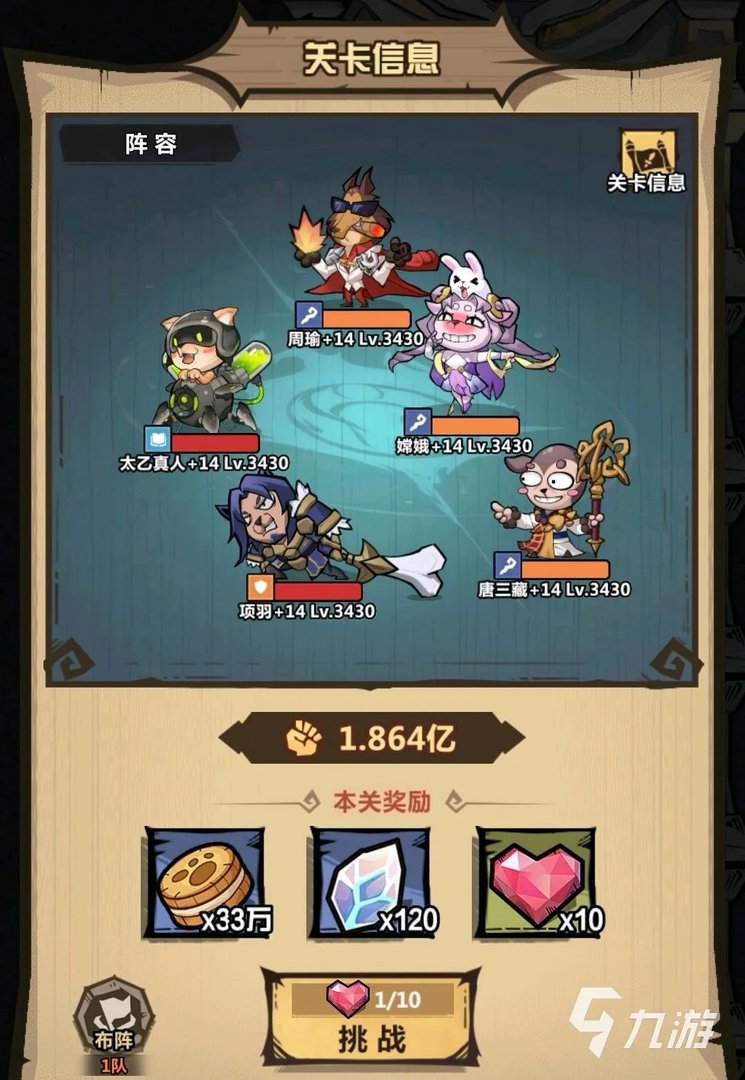Inspect the pink heart gem reward x10
This screenshot has height=1080, width=745.
pyautogui.click(x=535, y=881)
